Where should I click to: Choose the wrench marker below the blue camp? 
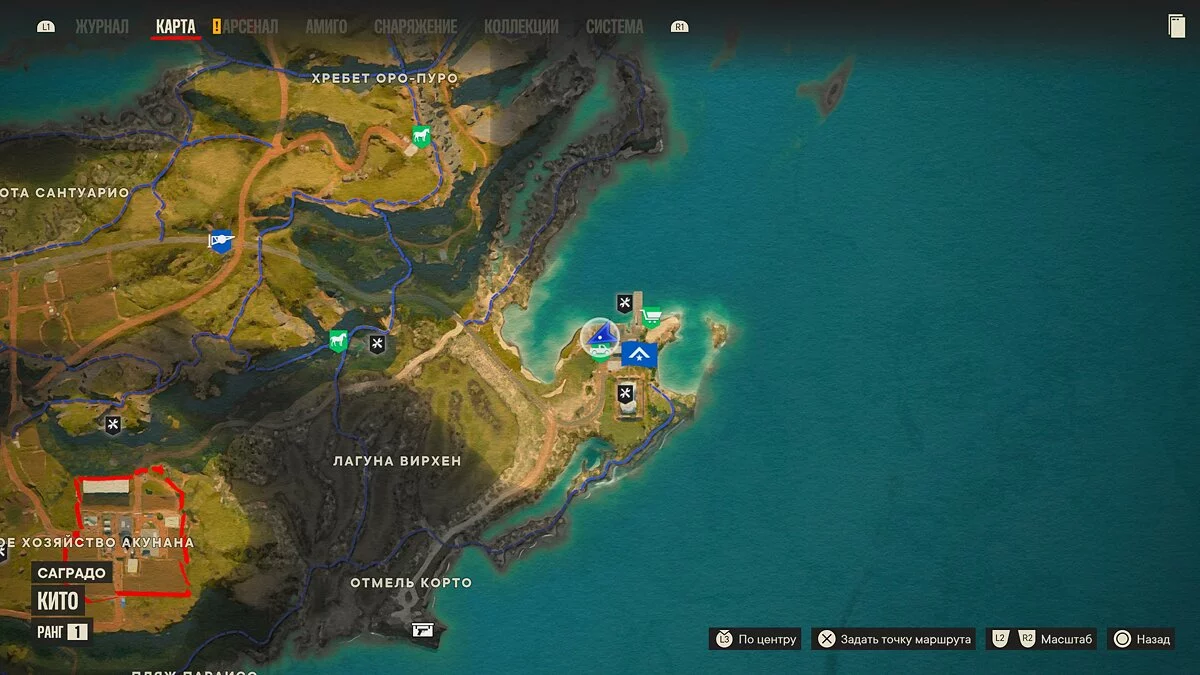[x=626, y=393]
